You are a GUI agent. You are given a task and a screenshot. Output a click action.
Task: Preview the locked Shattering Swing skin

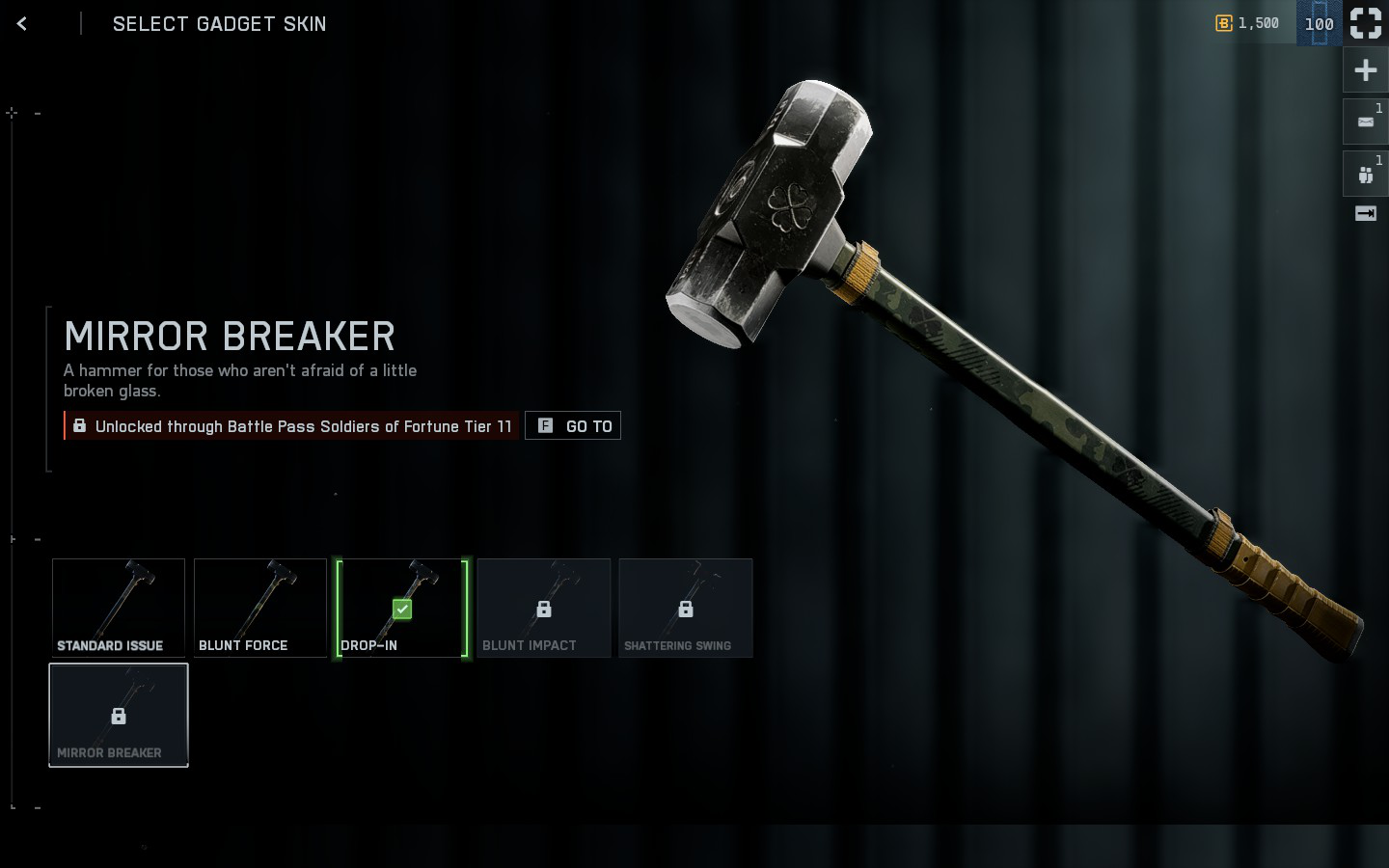[686, 608]
